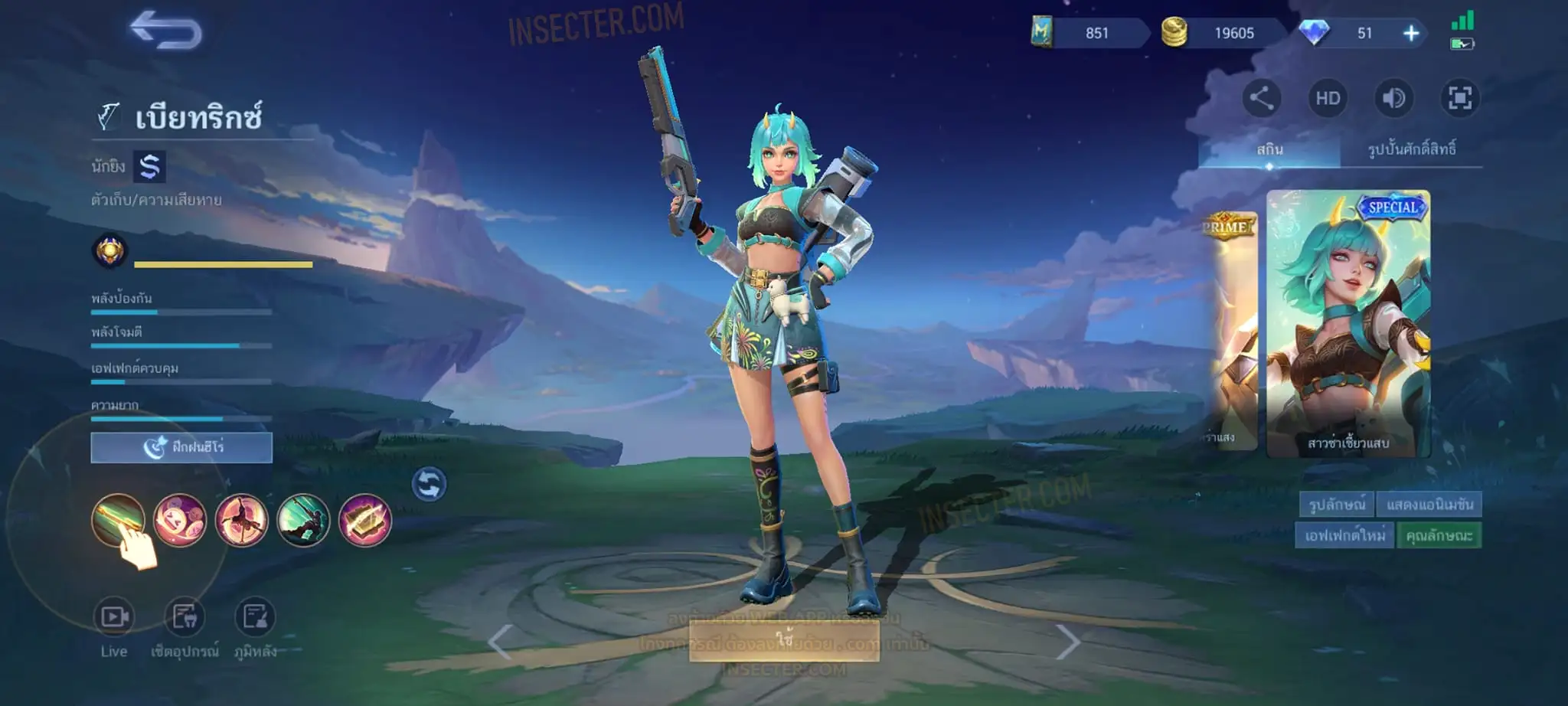The image size is (1568, 706).
Task: Select the pink coin skill icon
Action: tap(180, 520)
